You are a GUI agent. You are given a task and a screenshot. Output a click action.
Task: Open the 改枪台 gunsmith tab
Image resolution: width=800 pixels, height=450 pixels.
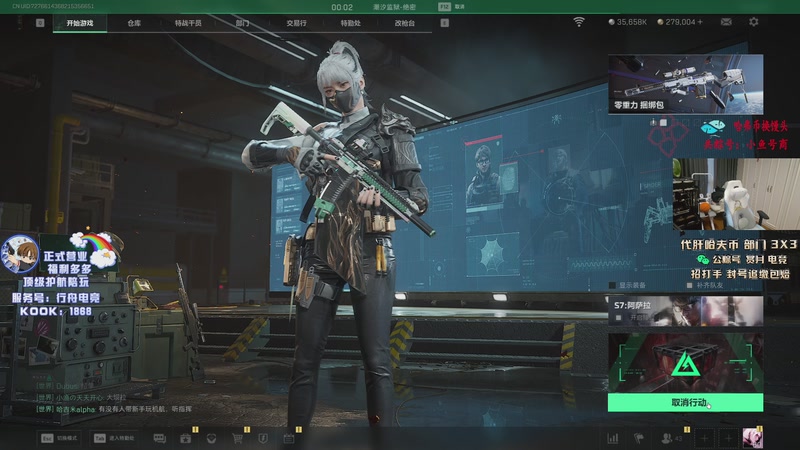(x=404, y=22)
